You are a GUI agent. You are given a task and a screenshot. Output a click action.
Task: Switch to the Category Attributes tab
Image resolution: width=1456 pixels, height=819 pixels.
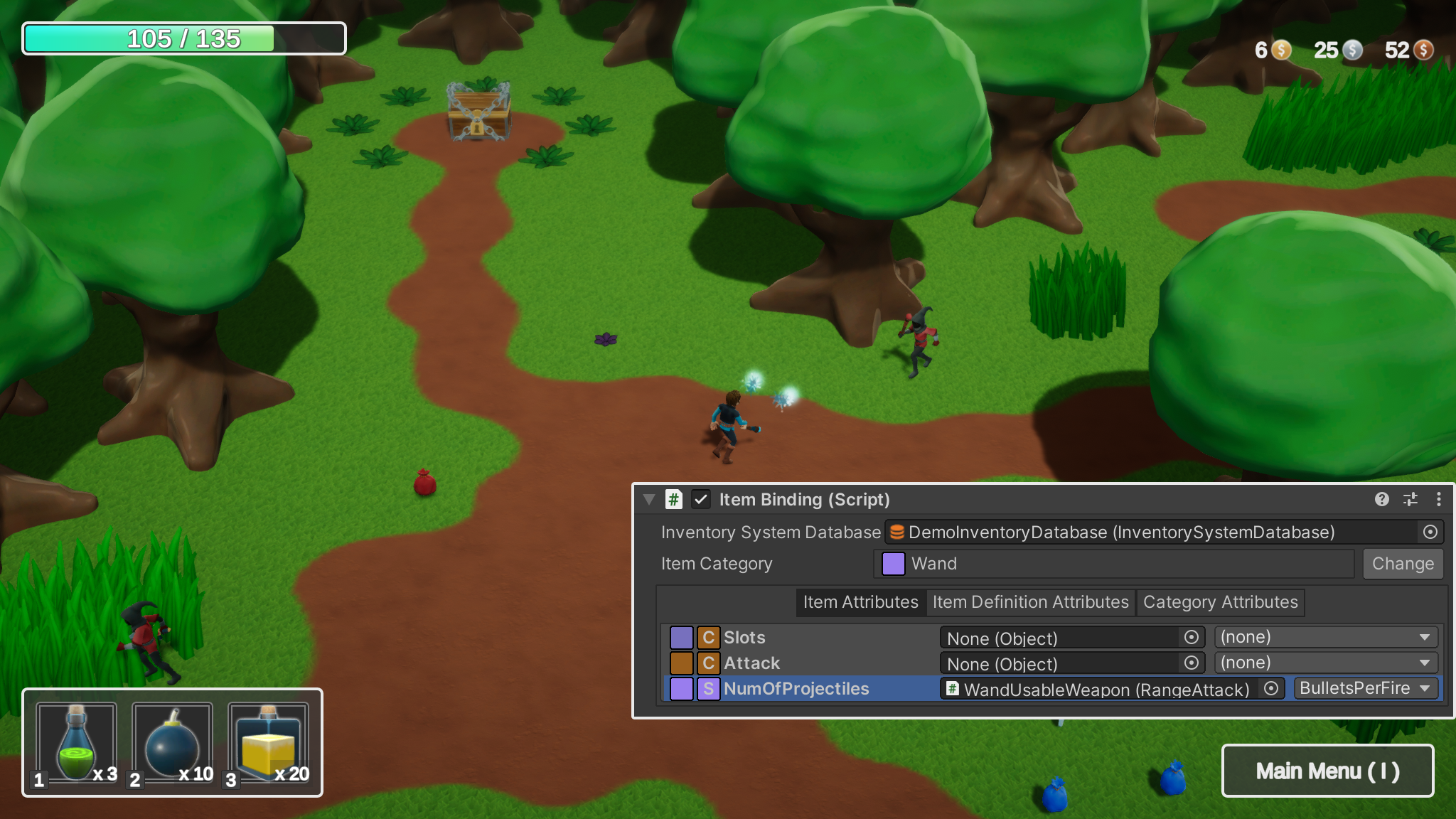pos(1221,602)
